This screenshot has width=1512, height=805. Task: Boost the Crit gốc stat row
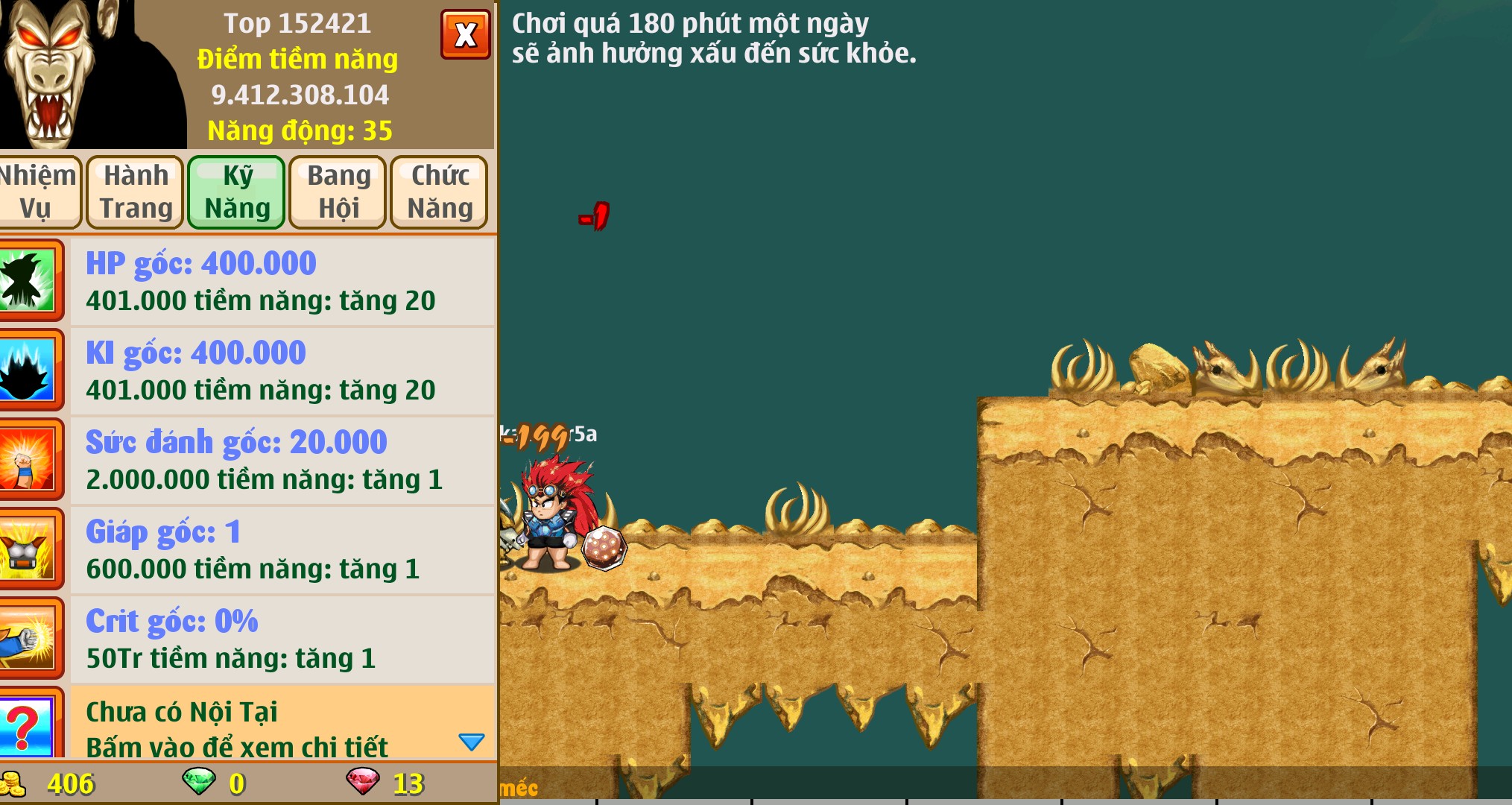[x=282, y=640]
